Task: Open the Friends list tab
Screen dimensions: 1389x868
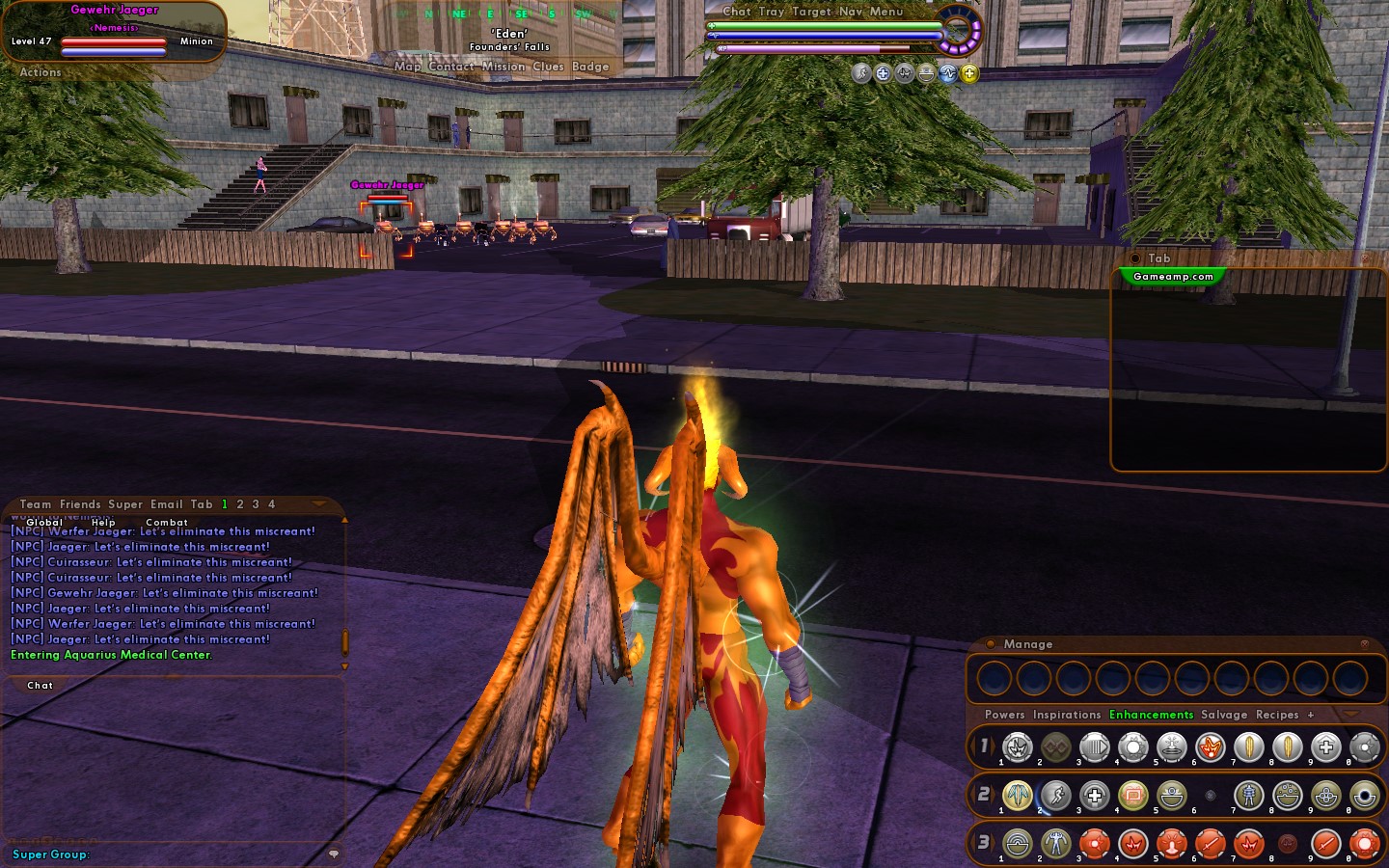Action: coord(80,504)
